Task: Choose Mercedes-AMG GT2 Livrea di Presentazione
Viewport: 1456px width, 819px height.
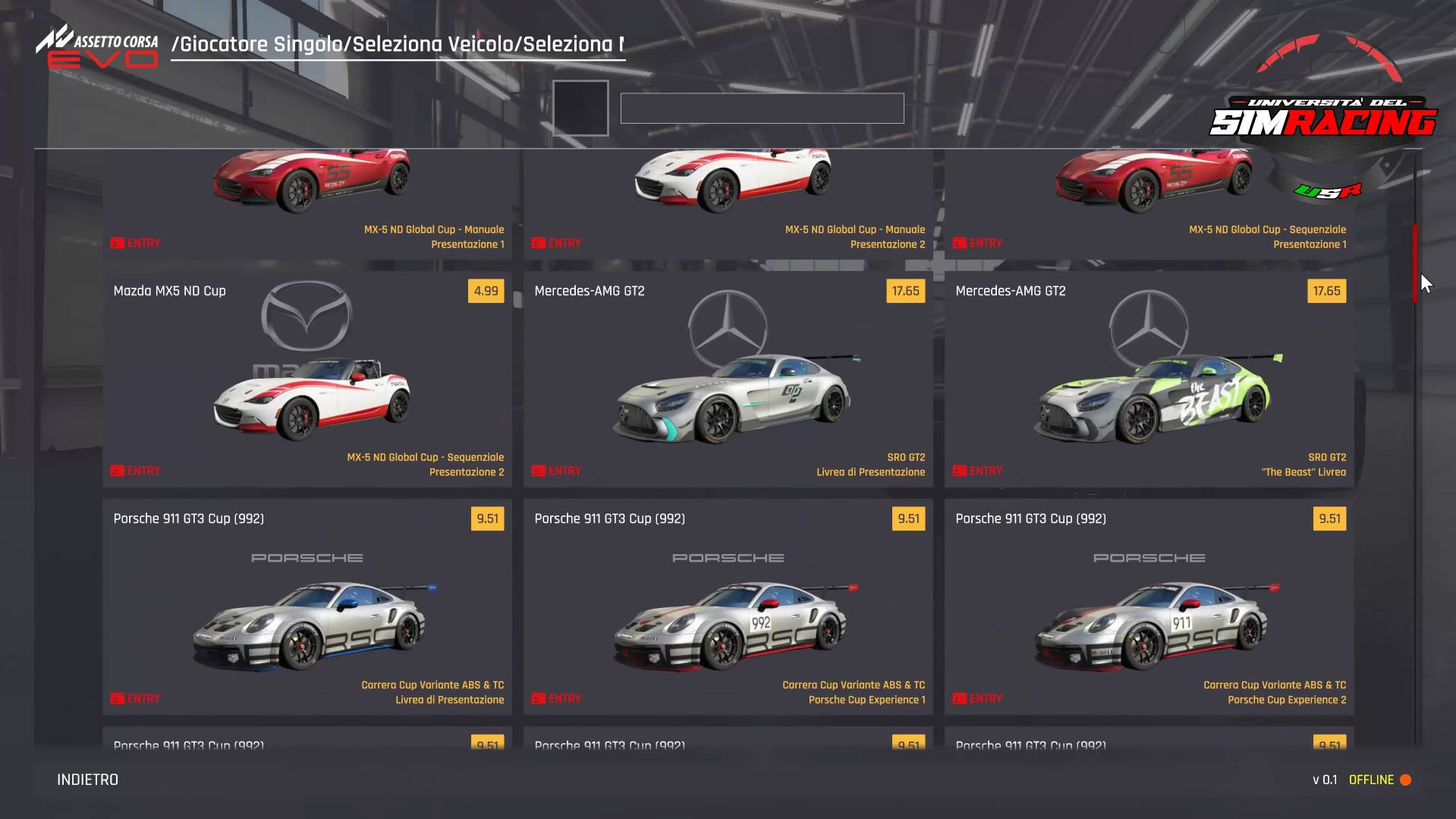Action: coord(728,380)
